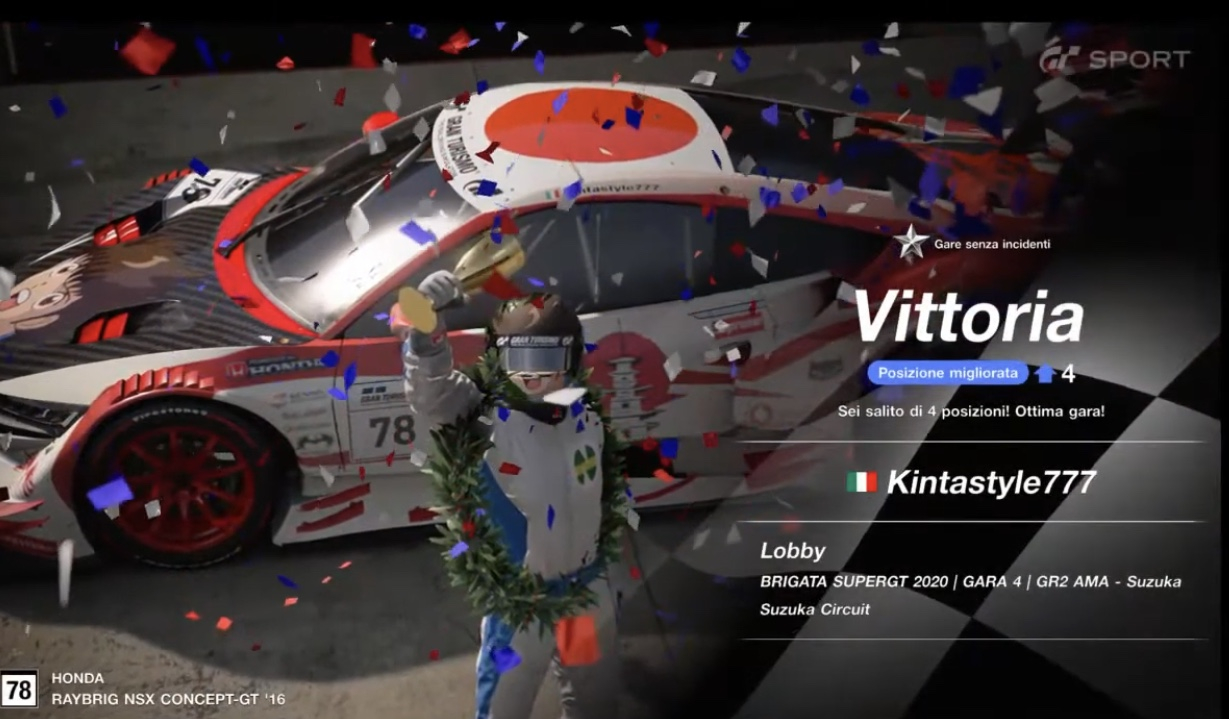This screenshot has height=719, width=1229.
Task: Click the GT Sport logo
Action: 1114,60
